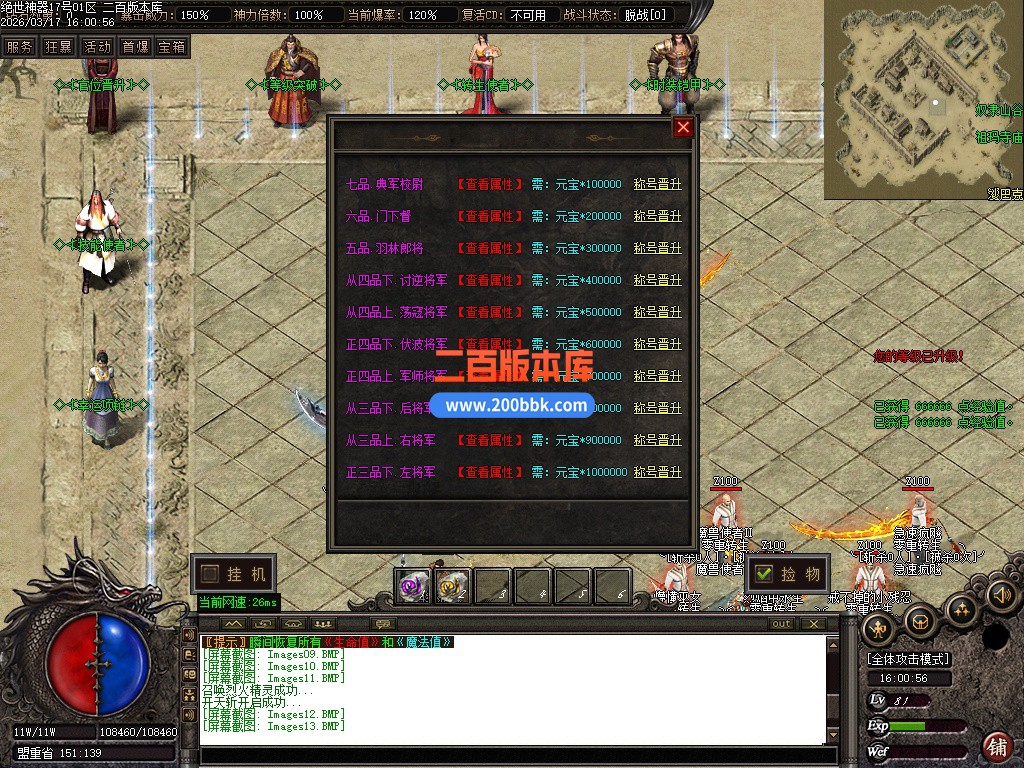Close the title promotion window
This screenshot has width=1024, height=768.
[x=683, y=127]
